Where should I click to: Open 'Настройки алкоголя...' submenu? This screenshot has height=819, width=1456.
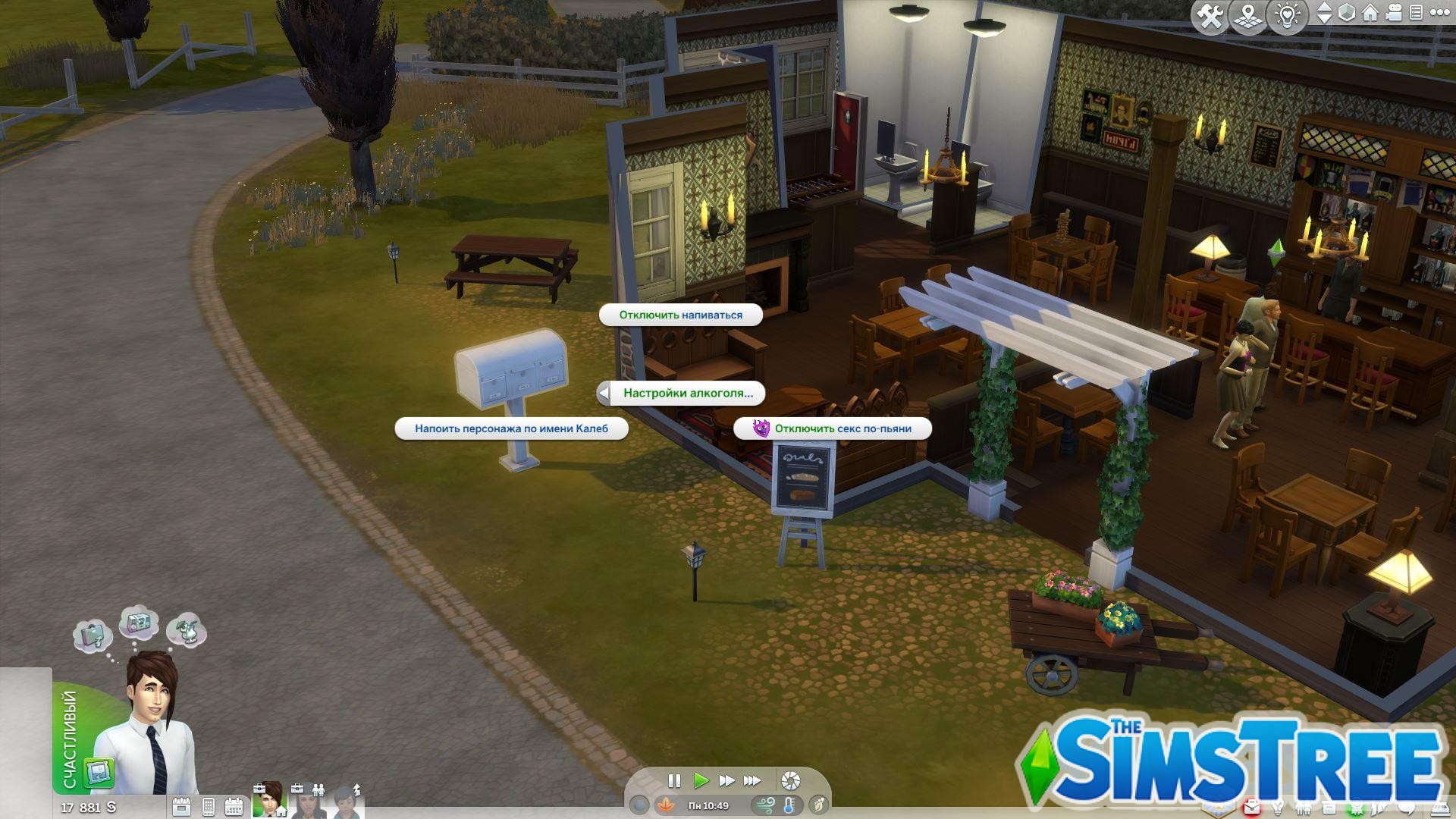coord(687,393)
